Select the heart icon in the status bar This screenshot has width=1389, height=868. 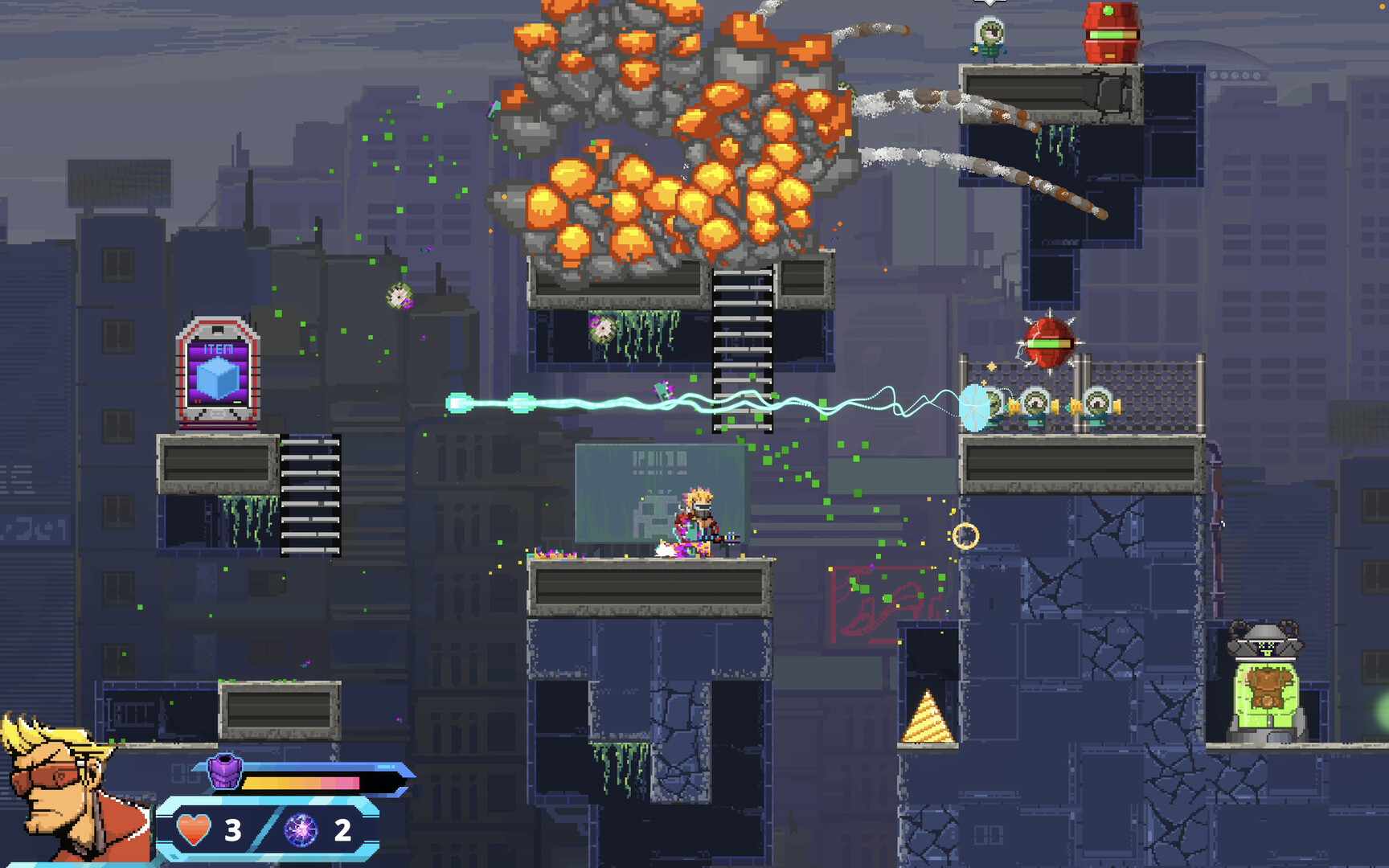pos(192,829)
